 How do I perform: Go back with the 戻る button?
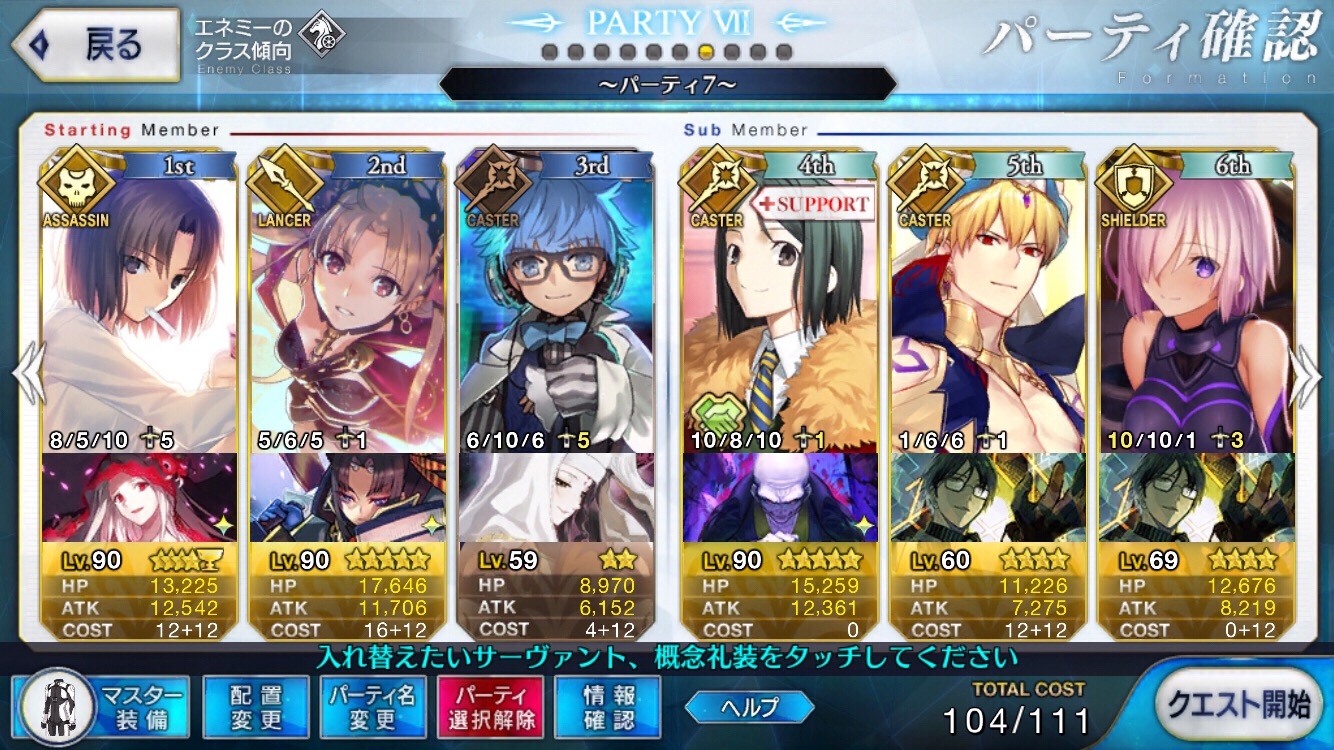pyautogui.click(x=94, y=44)
